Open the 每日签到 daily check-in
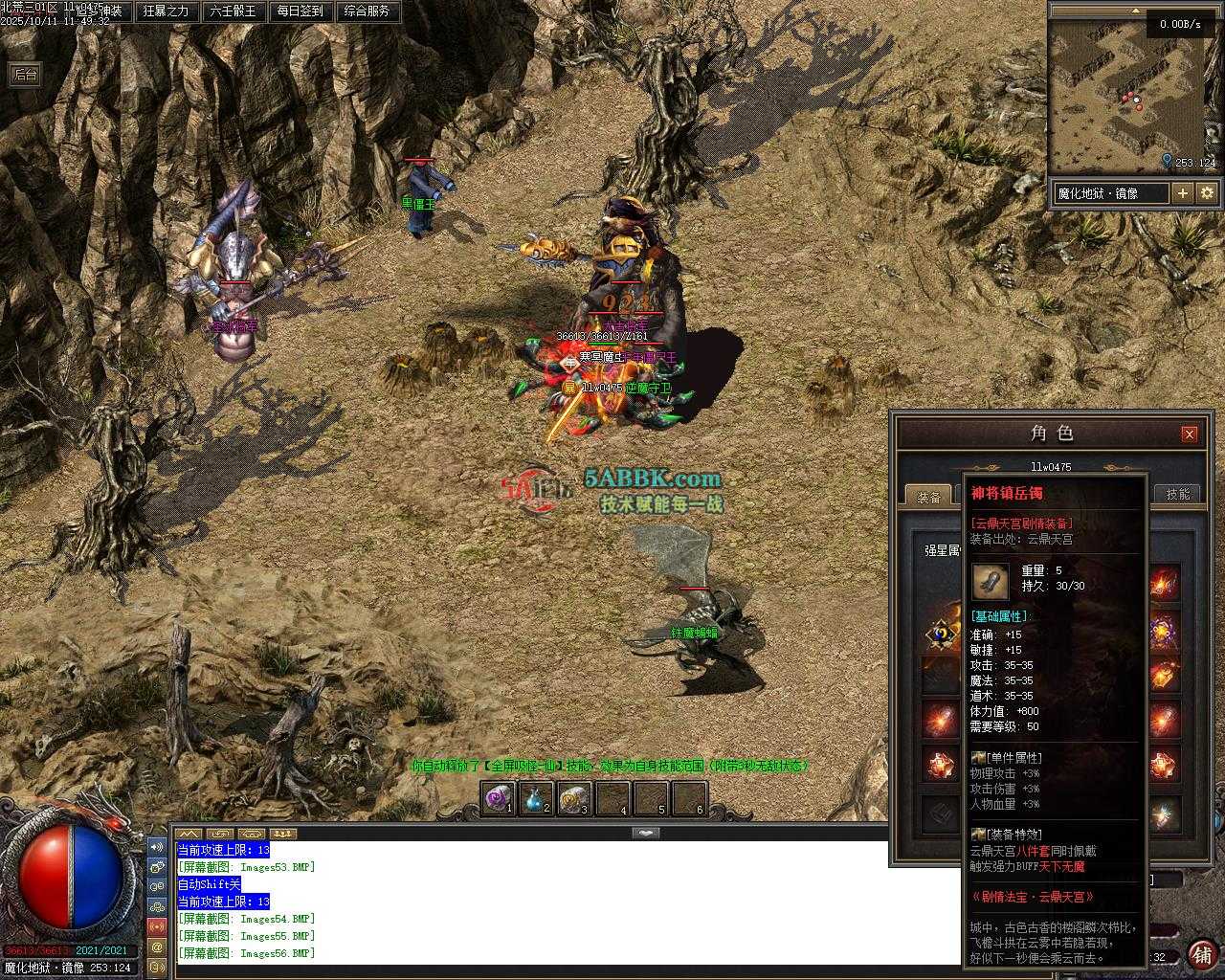This screenshot has width=1225, height=980. point(300,11)
